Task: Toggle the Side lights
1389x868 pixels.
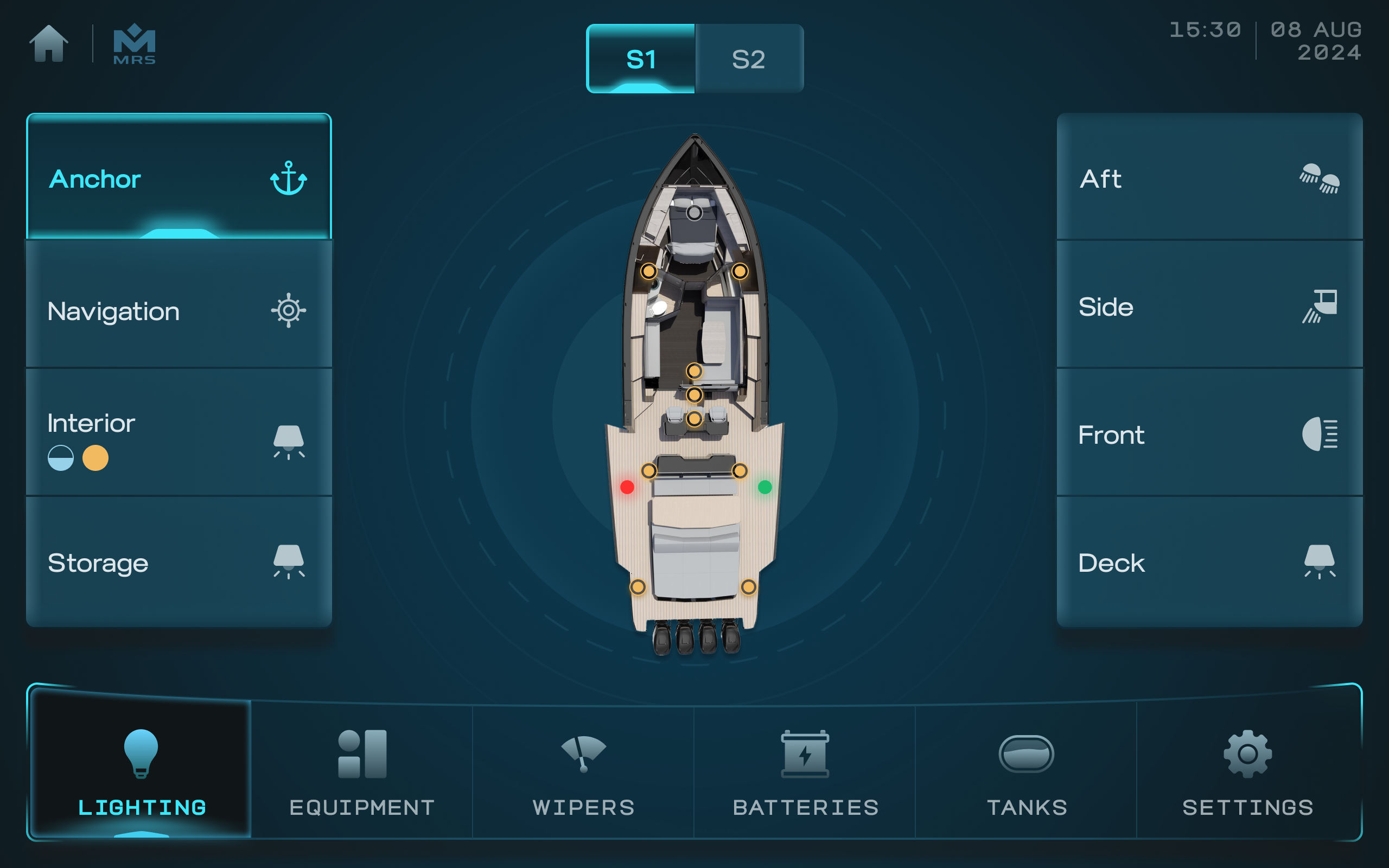Action: click(x=1209, y=307)
